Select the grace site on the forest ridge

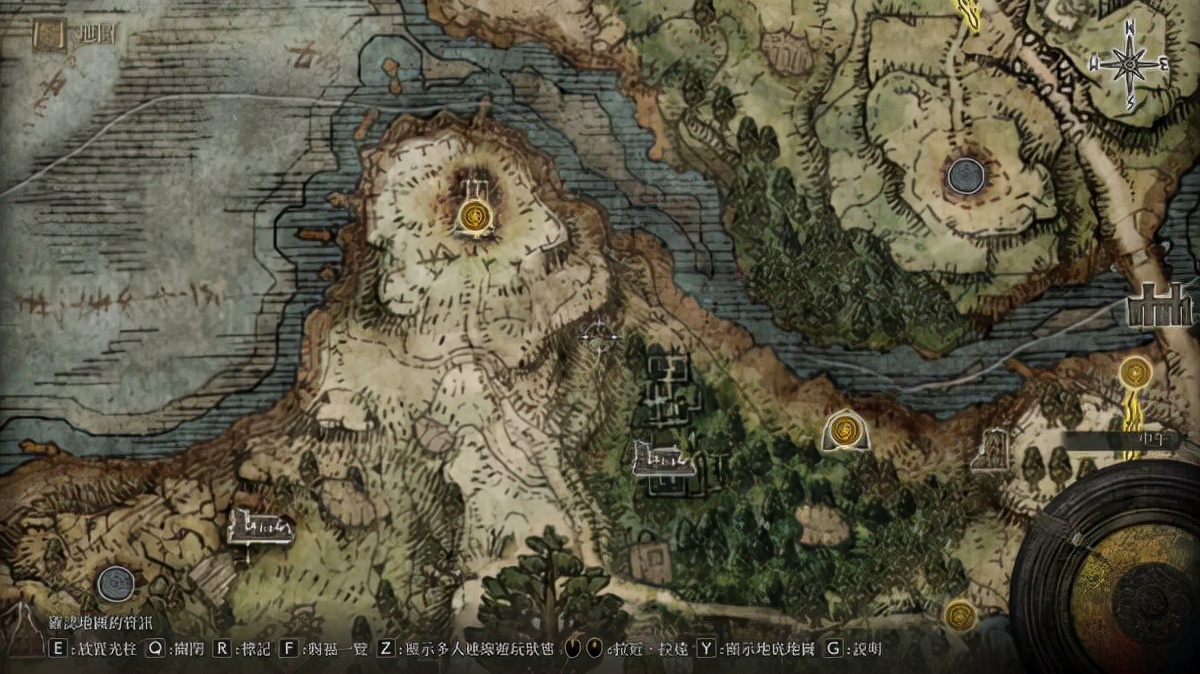coord(846,430)
